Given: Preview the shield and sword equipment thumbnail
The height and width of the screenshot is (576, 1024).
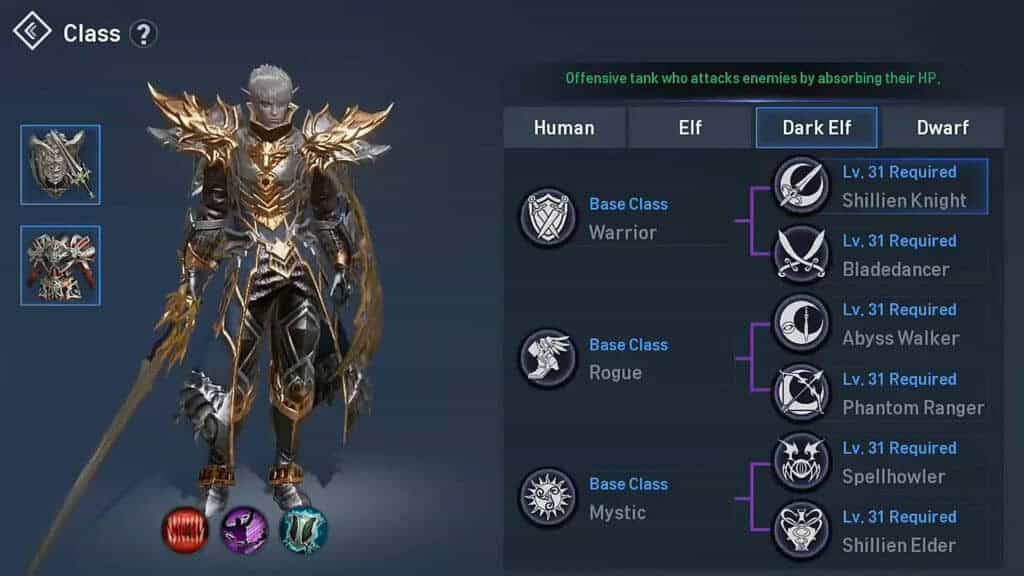Looking at the screenshot, I should click(61, 165).
